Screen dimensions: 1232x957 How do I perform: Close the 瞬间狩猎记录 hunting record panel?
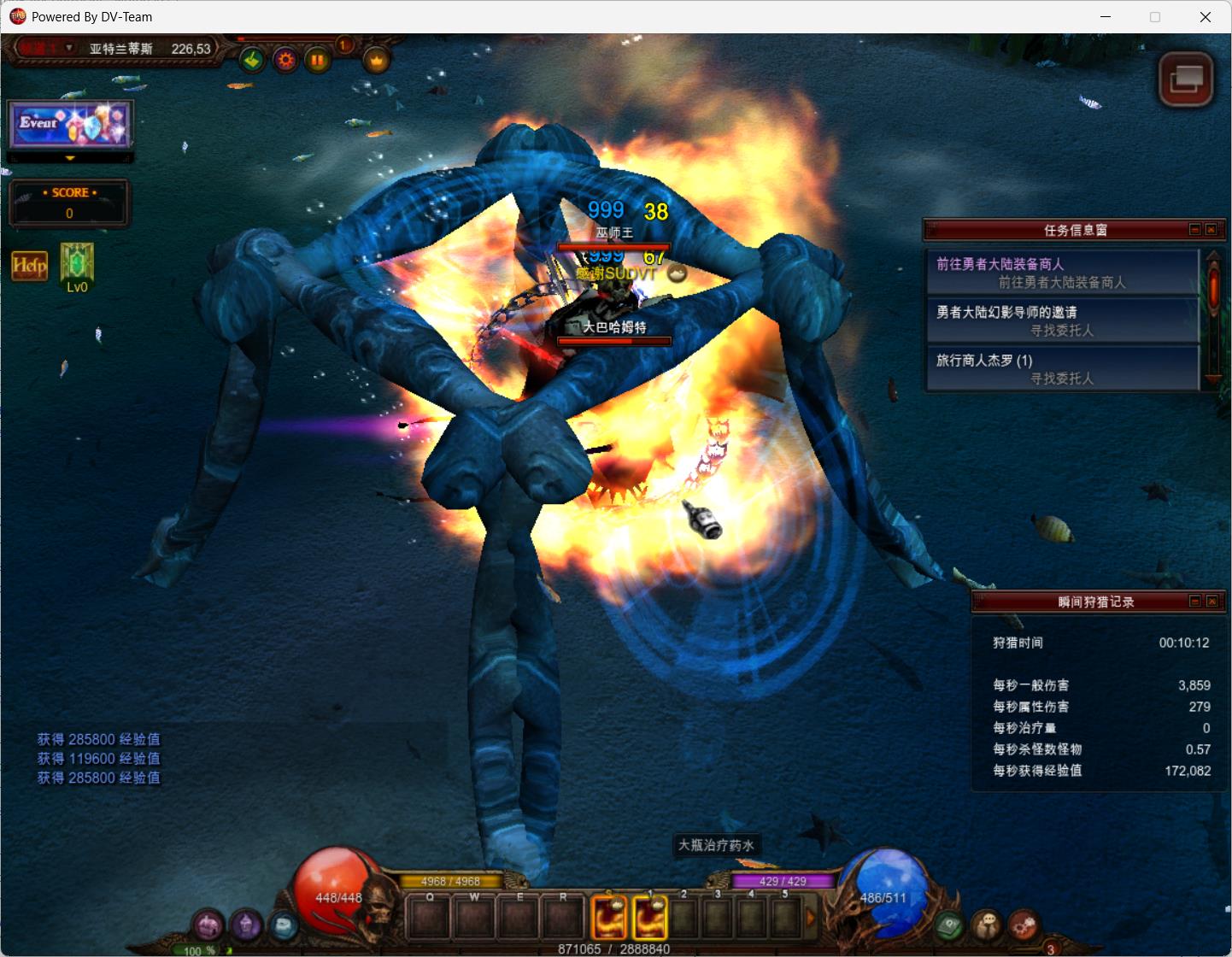1211,602
